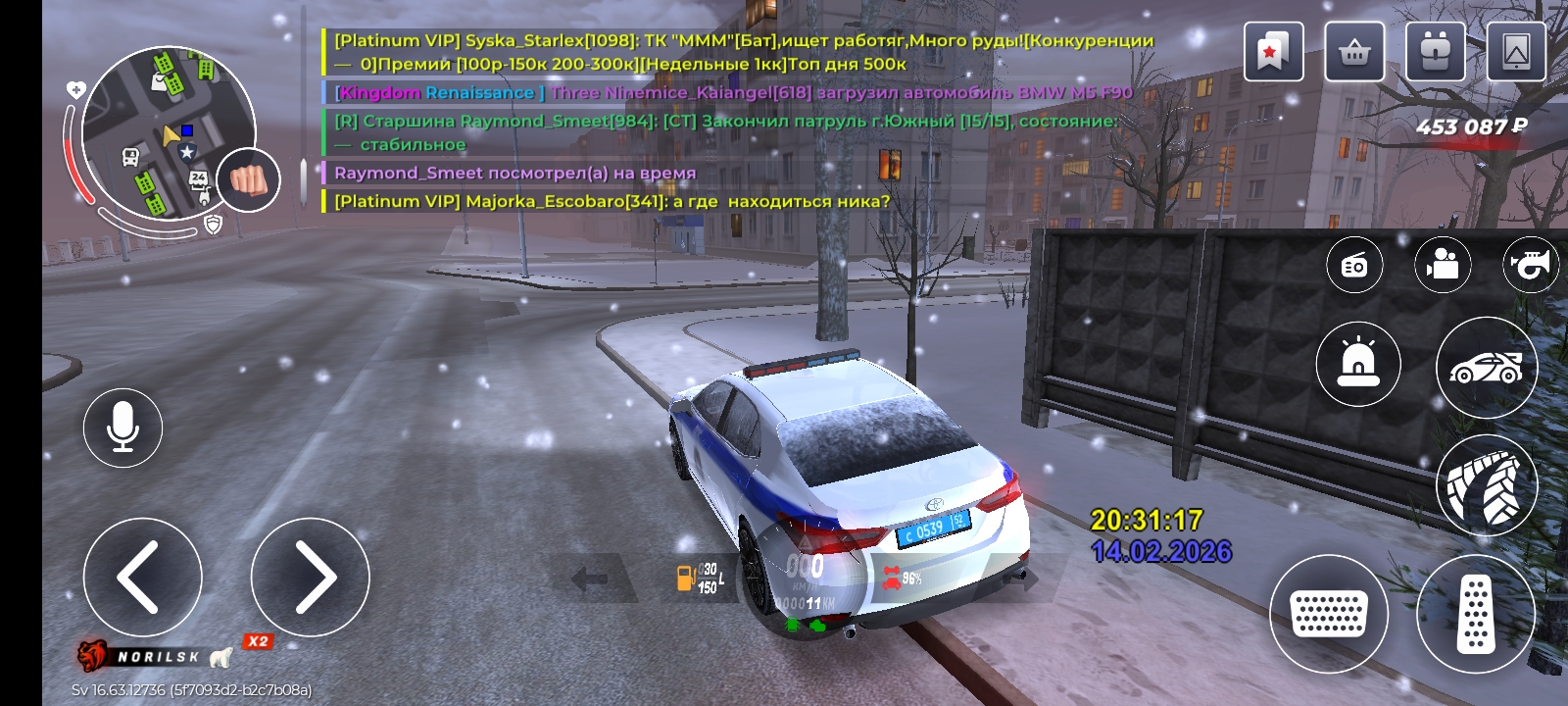Turn on the car radio

[1354, 265]
